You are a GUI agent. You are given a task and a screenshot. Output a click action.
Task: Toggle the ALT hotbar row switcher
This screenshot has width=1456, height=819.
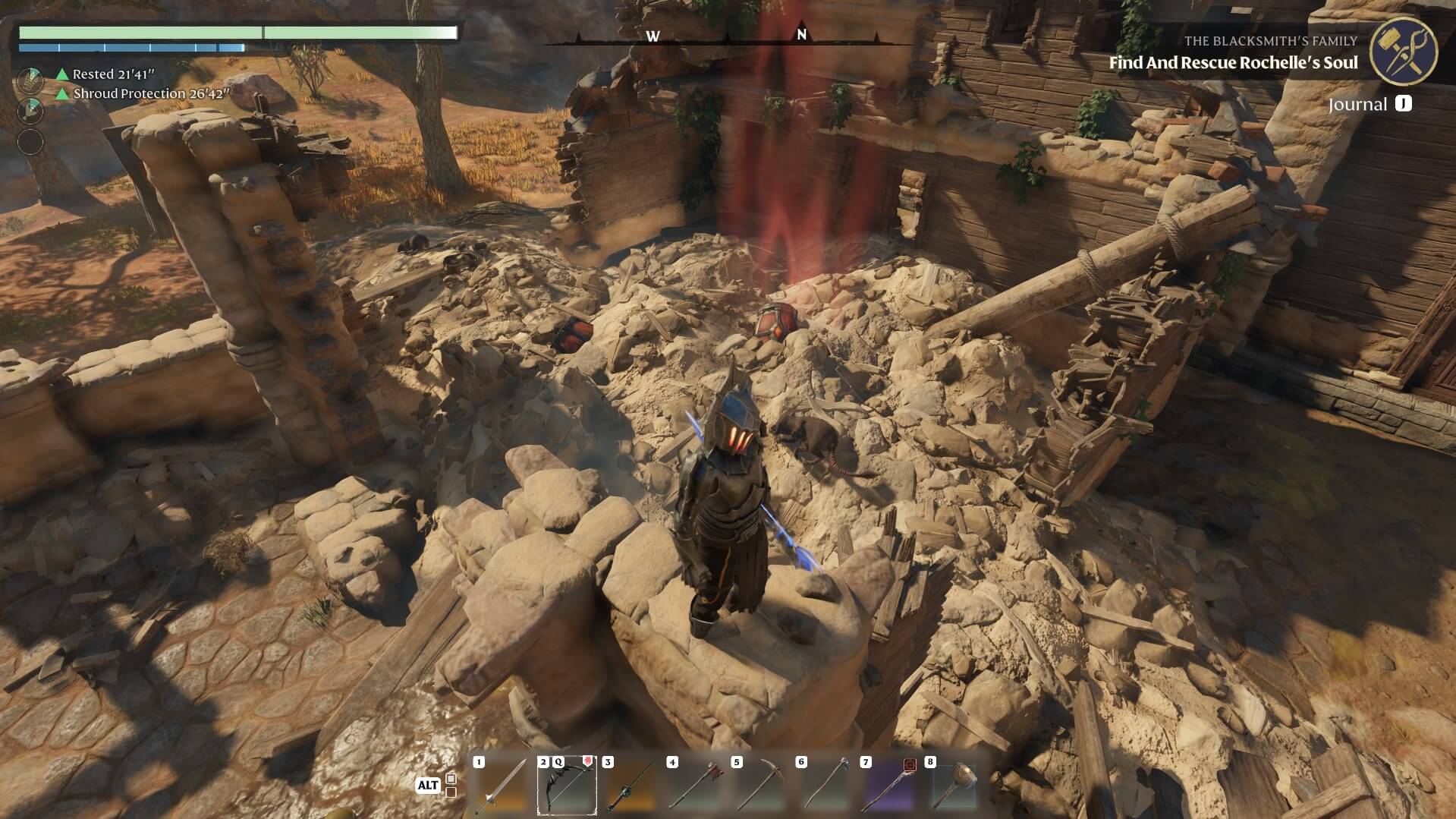(429, 785)
